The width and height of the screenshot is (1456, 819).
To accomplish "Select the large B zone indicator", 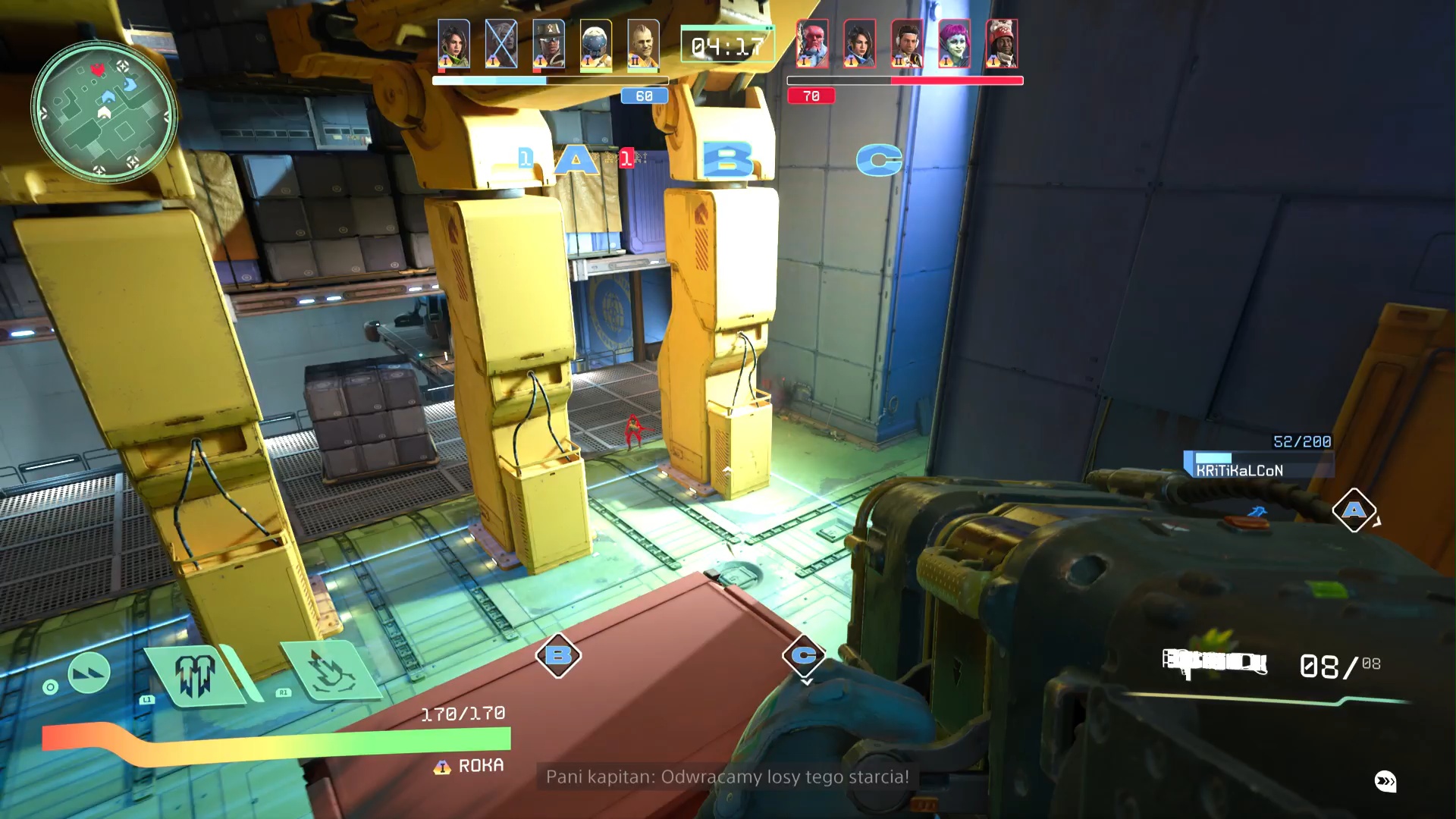I will tap(727, 160).
